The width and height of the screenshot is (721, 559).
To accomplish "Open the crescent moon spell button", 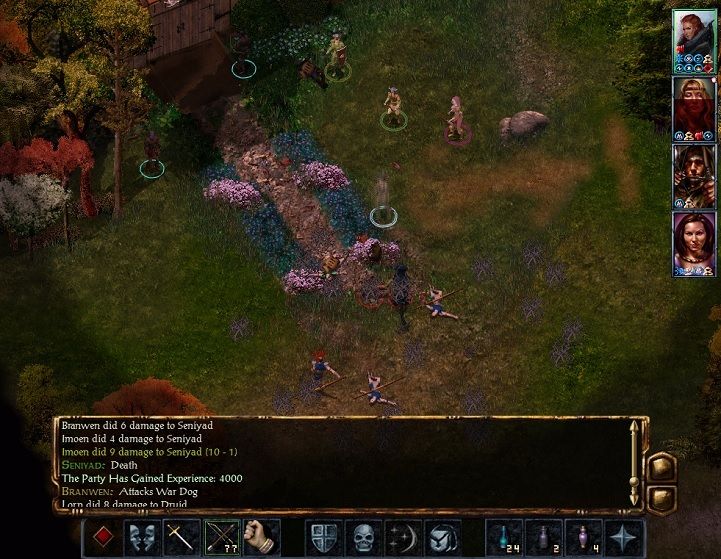I will tap(402, 537).
